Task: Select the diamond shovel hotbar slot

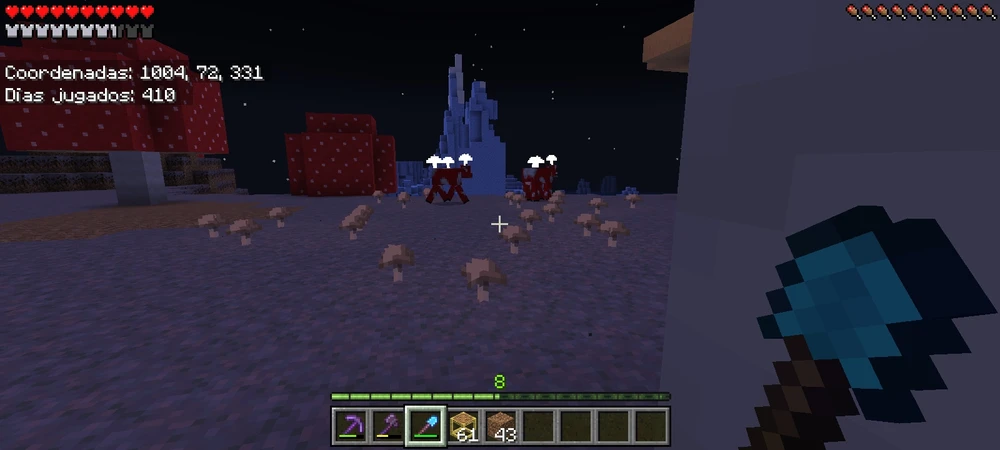Action: tap(425, 427)
